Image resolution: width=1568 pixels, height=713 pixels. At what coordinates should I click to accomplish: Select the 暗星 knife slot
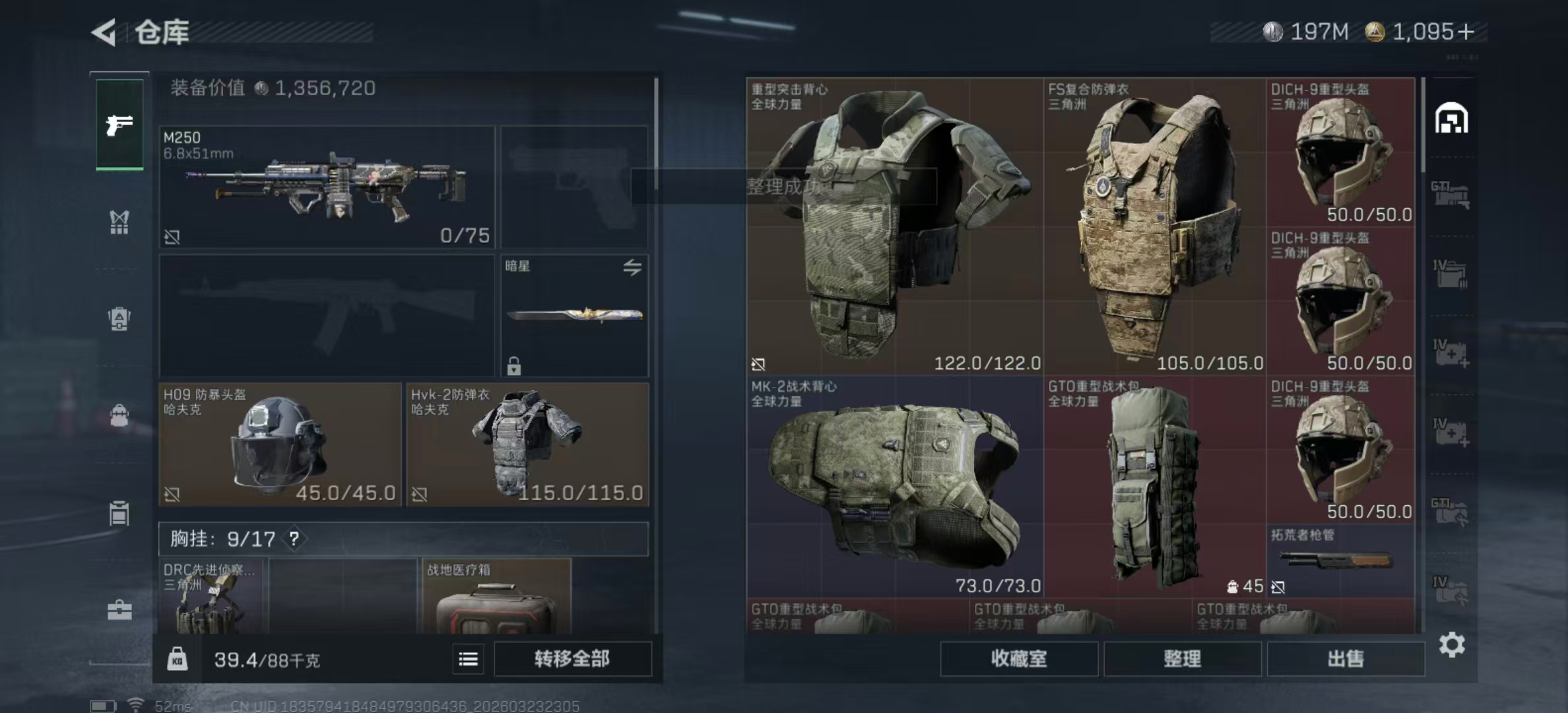pos(574,316)
